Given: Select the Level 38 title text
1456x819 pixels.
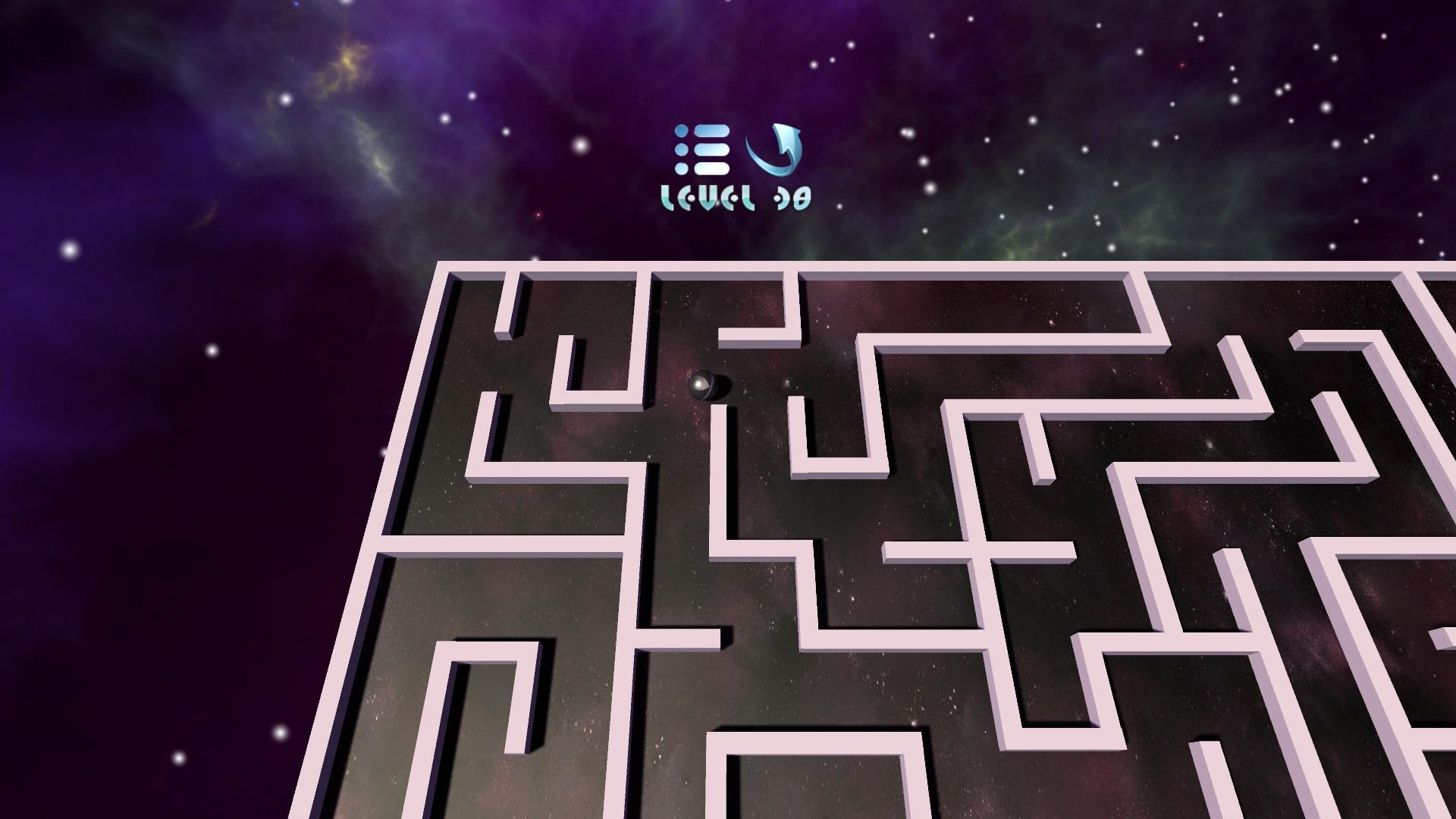Looking at the screenshot, I should (736, 198).
